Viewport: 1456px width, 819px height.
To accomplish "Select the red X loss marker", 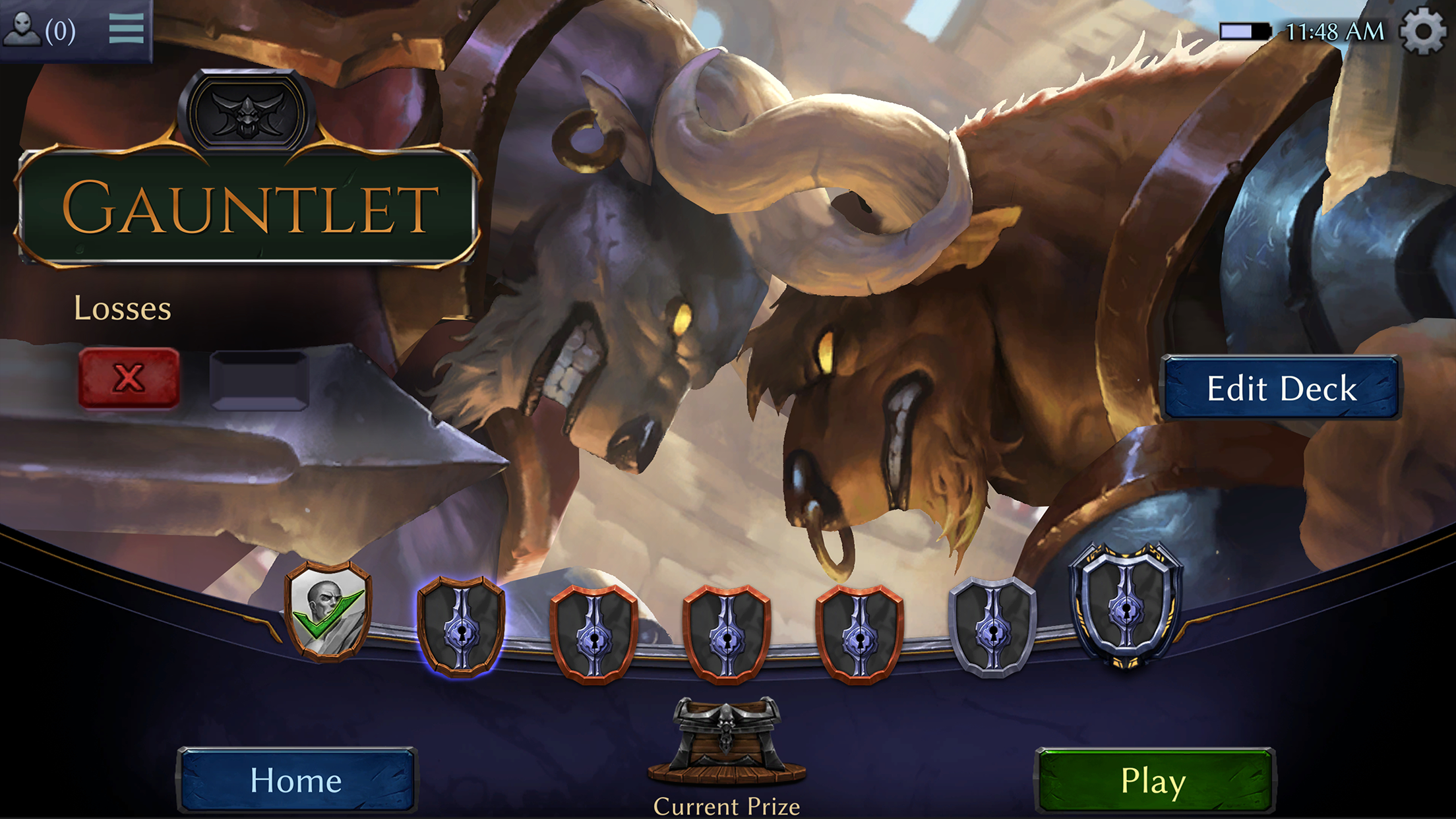I will (x=130, y=376).
